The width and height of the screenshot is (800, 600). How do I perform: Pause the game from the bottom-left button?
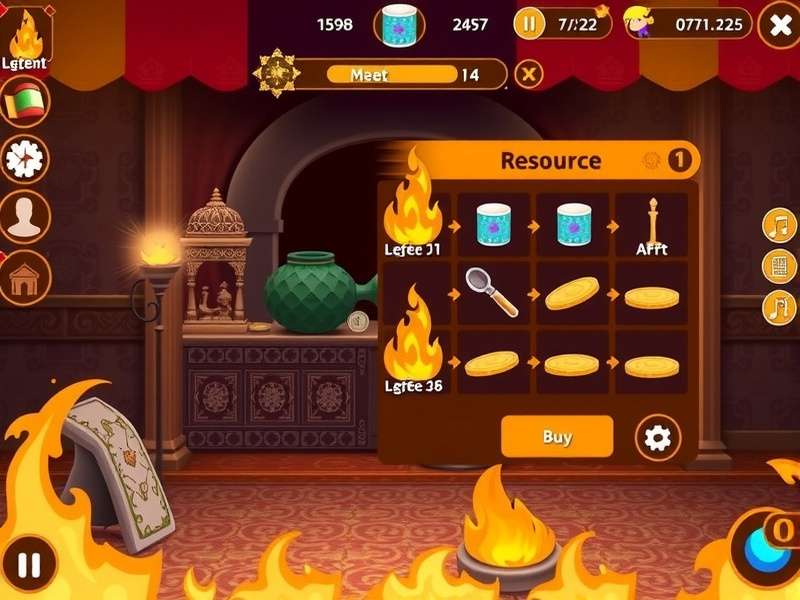pyautogui.click(x=29, y=565)
